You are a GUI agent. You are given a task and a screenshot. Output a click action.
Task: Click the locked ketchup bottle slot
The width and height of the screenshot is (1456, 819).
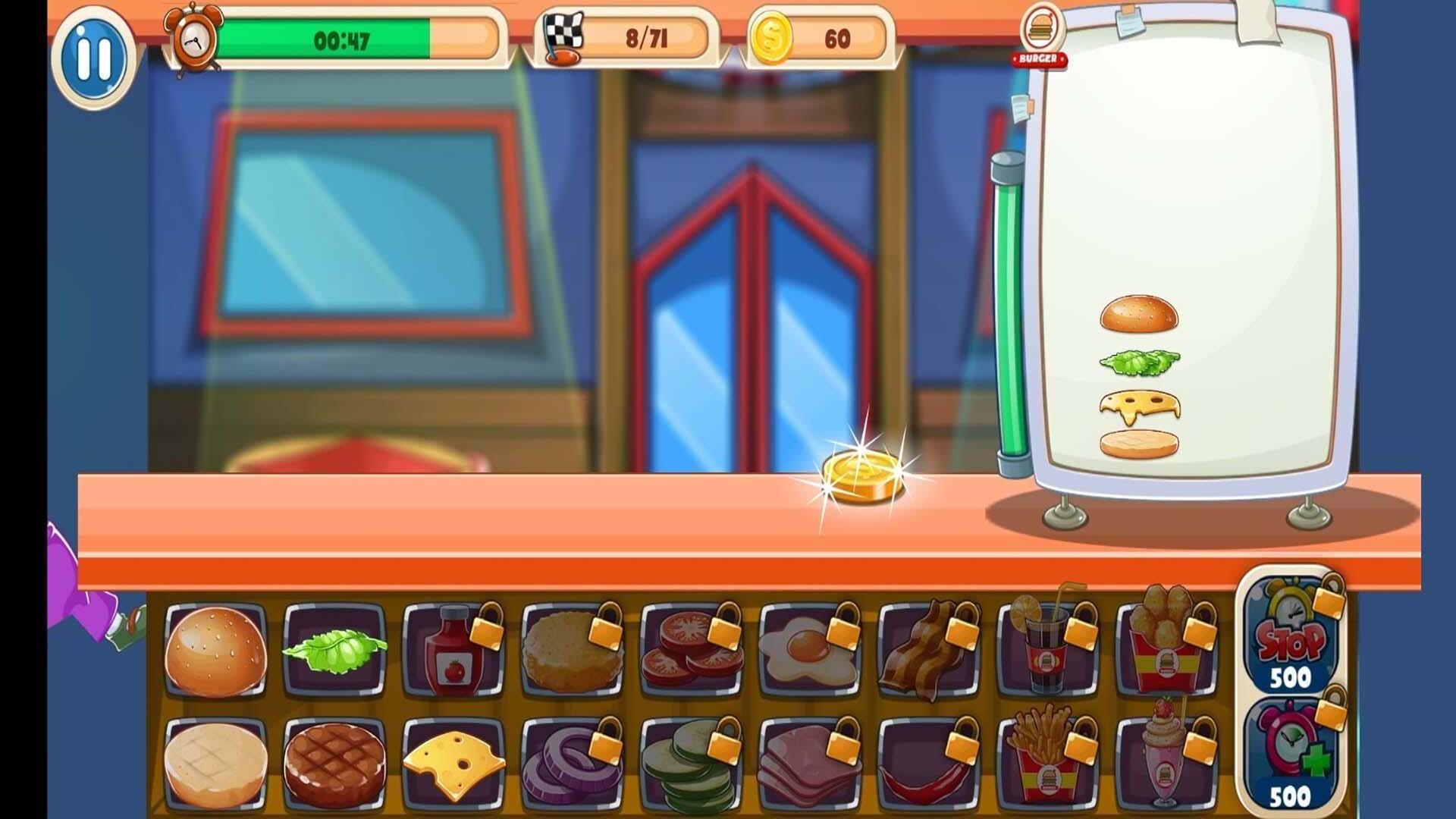[x=453, y=649]
